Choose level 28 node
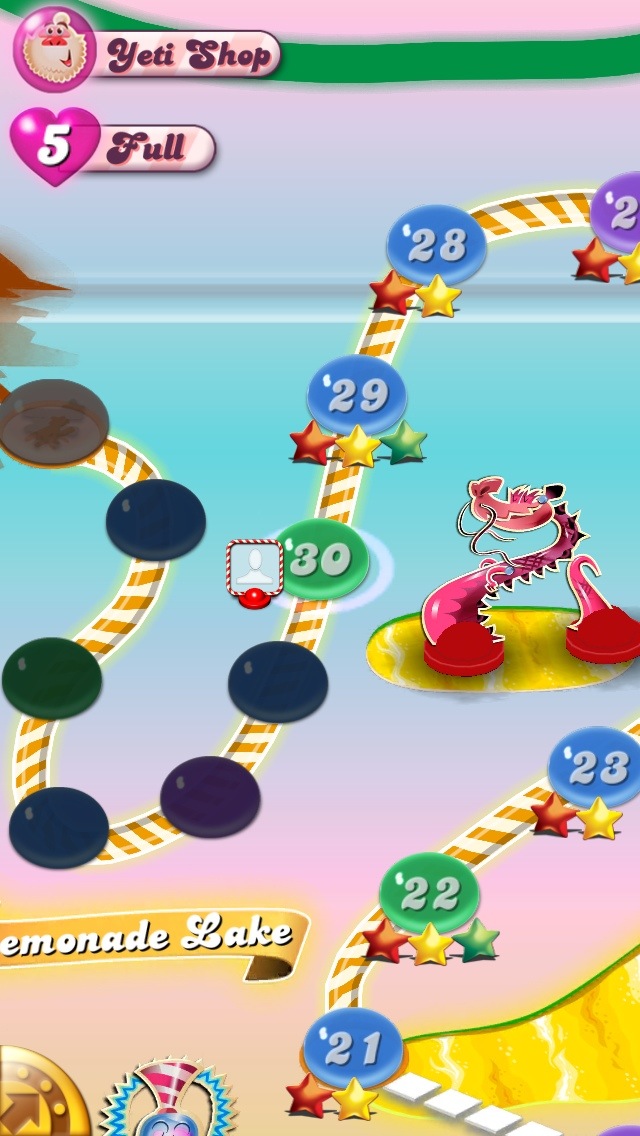Viewport: 640px width, 1136px height. [x=436, y=245]
